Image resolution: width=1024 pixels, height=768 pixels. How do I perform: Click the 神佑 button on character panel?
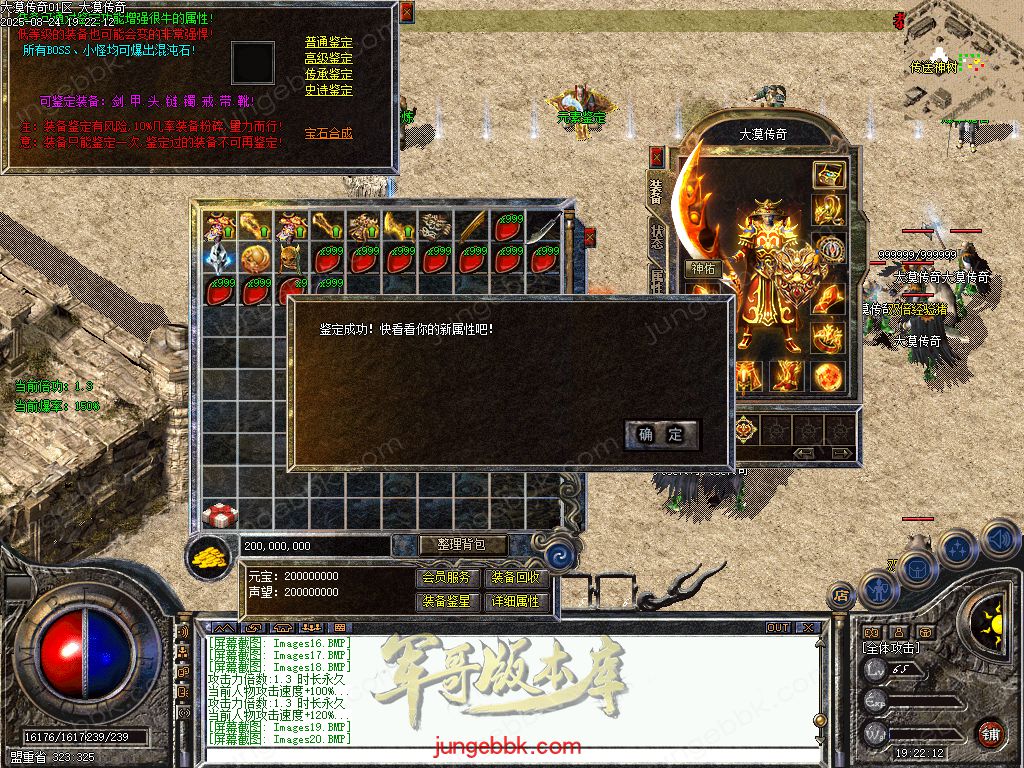point(702,268)
